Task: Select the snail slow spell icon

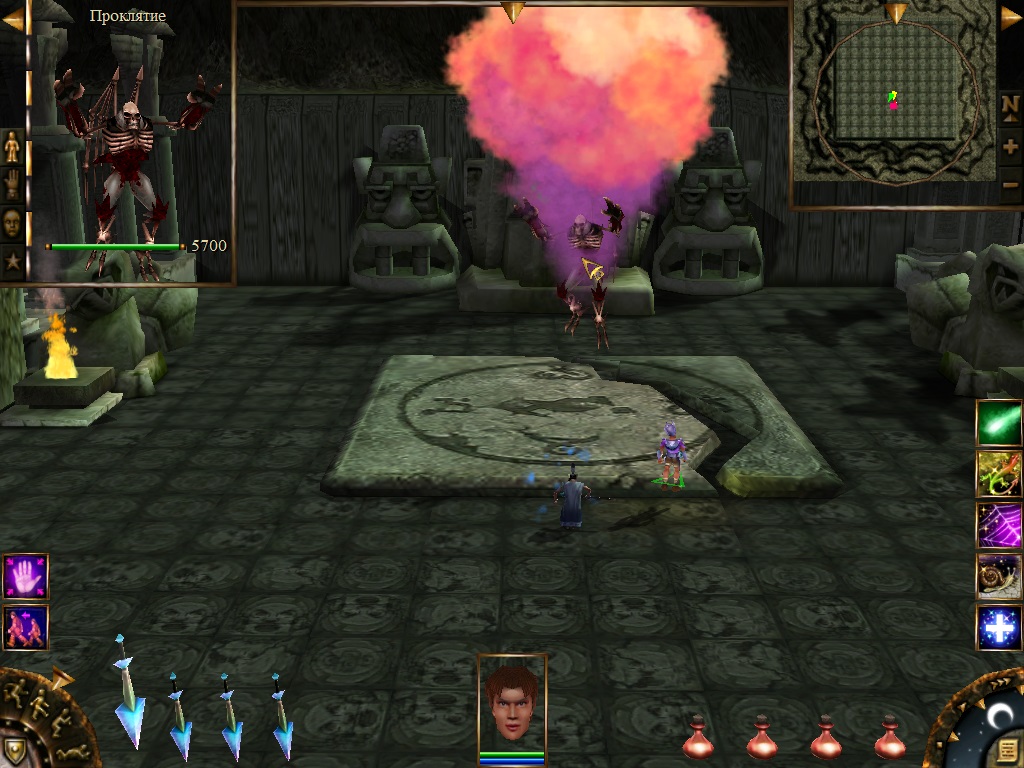Action: click(x=999, y=576)
